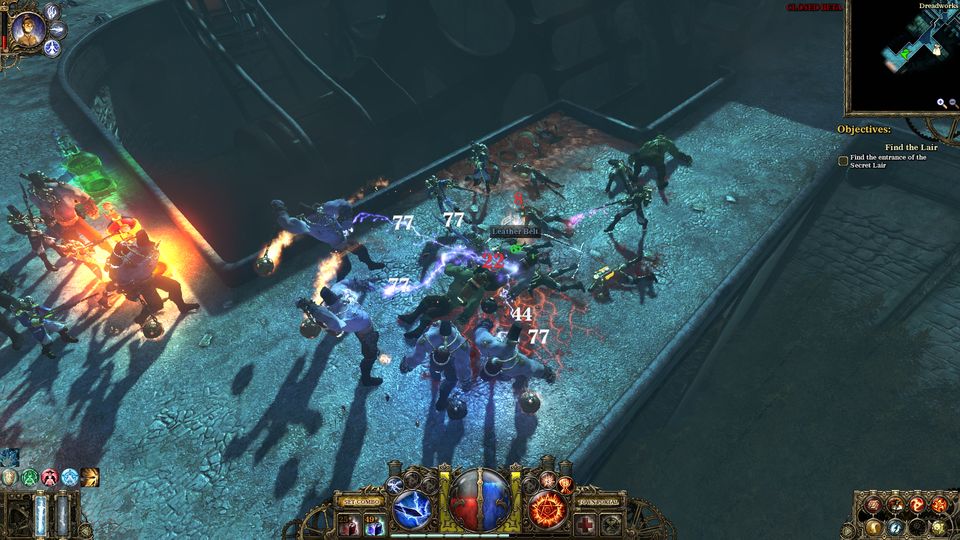This screenshot has width=960, height=540.
Task: Select the golden crescent menu icon
Action: click(x=872, y=526)
